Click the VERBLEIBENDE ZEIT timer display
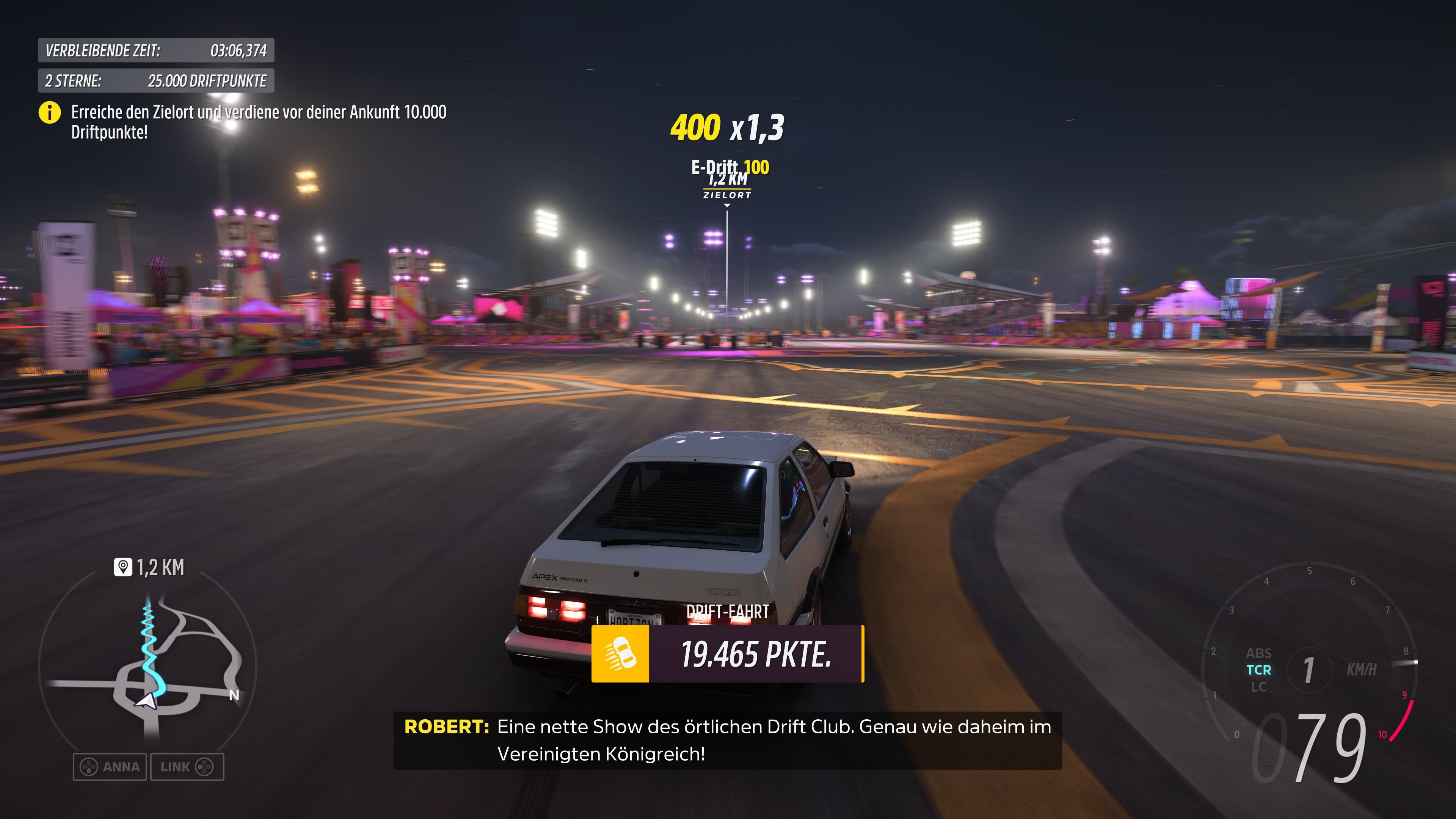Viewport: 1456px width, 819px height. pyautogui.click(x=155, y=51)
